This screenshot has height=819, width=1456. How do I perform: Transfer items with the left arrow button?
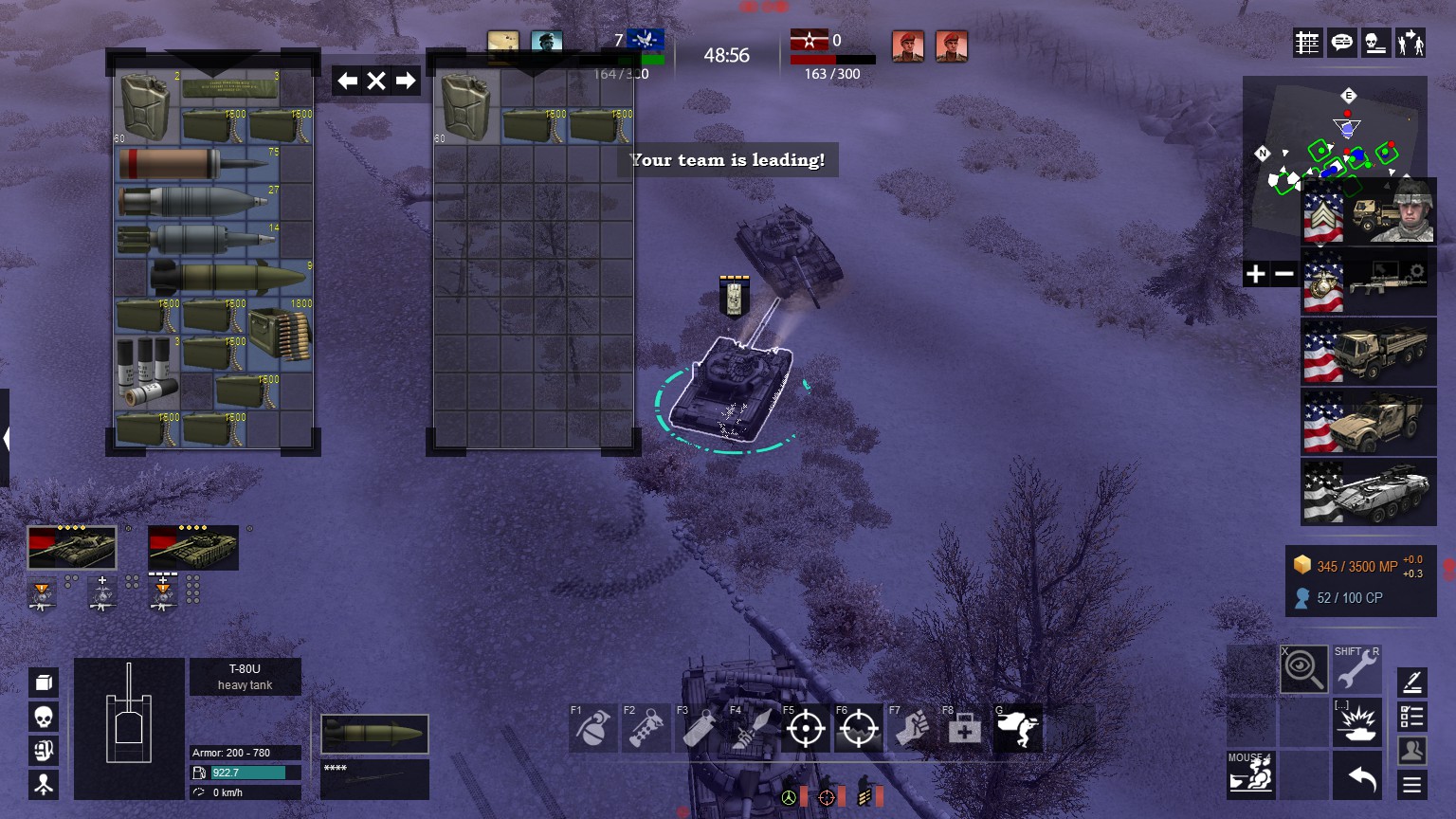point(347,81)
